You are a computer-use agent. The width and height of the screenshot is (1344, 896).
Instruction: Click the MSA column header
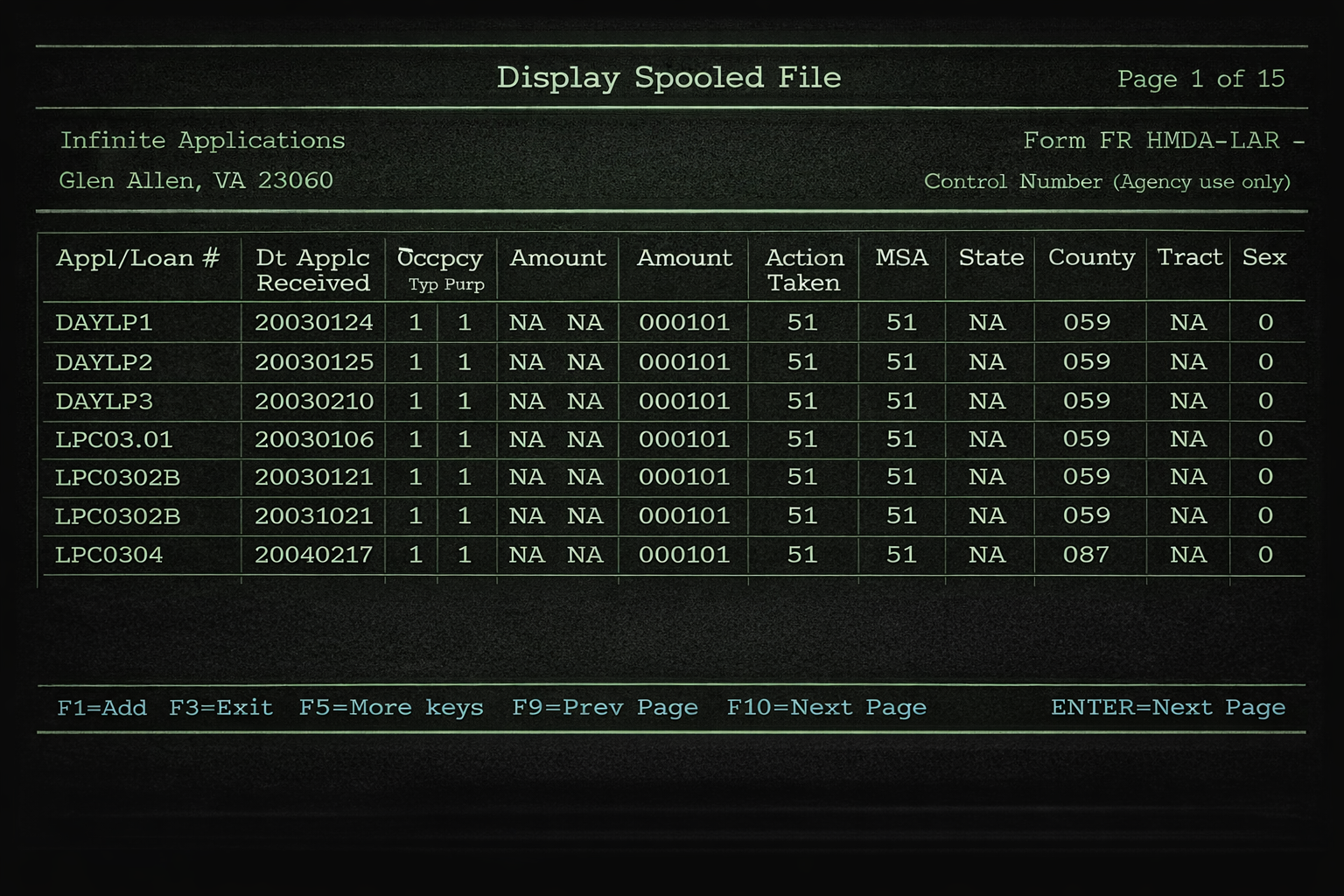(x=901, y=258)
